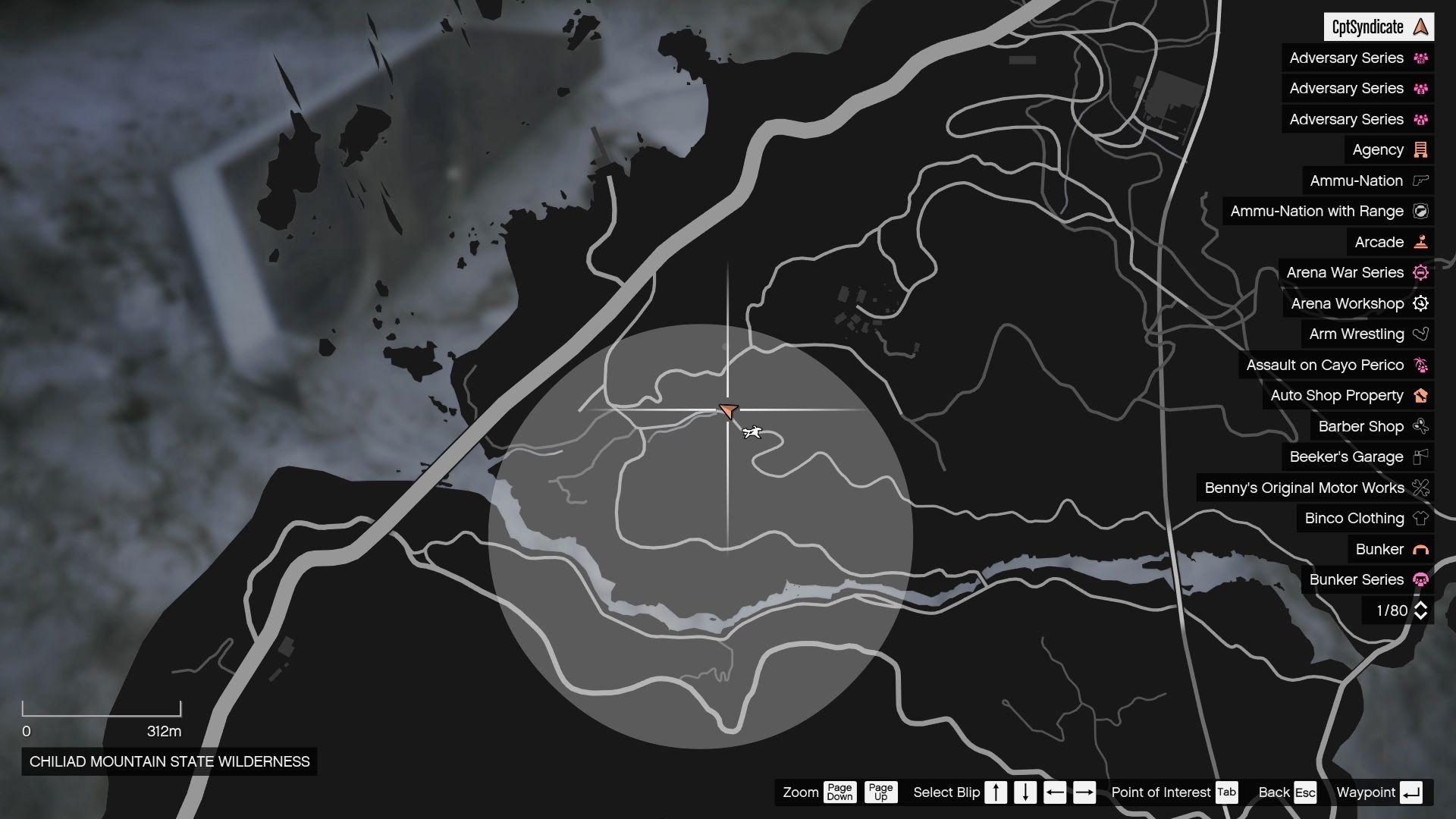Select the white animal blip on map
The width and height of the screenshot is (1456, 819).
click(x=752, y=432)
